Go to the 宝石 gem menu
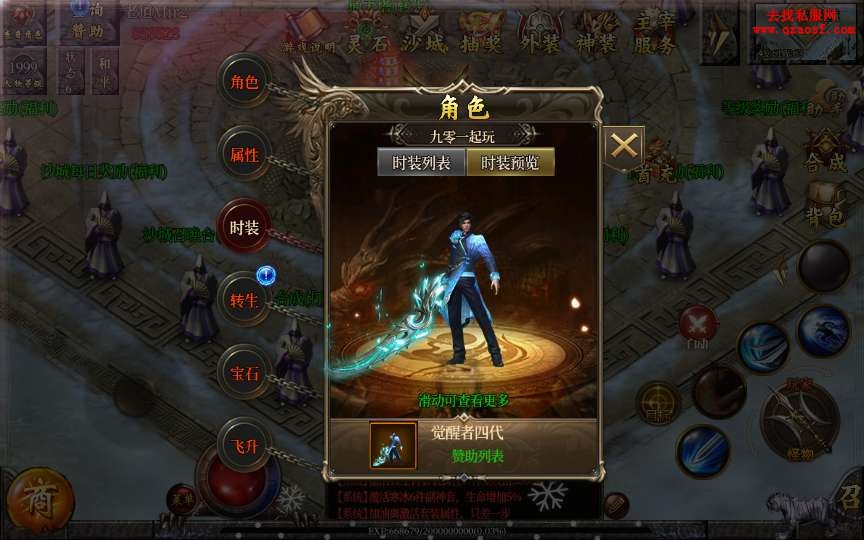The height and width of the screenshot is (540, 864). click(244, 374)
